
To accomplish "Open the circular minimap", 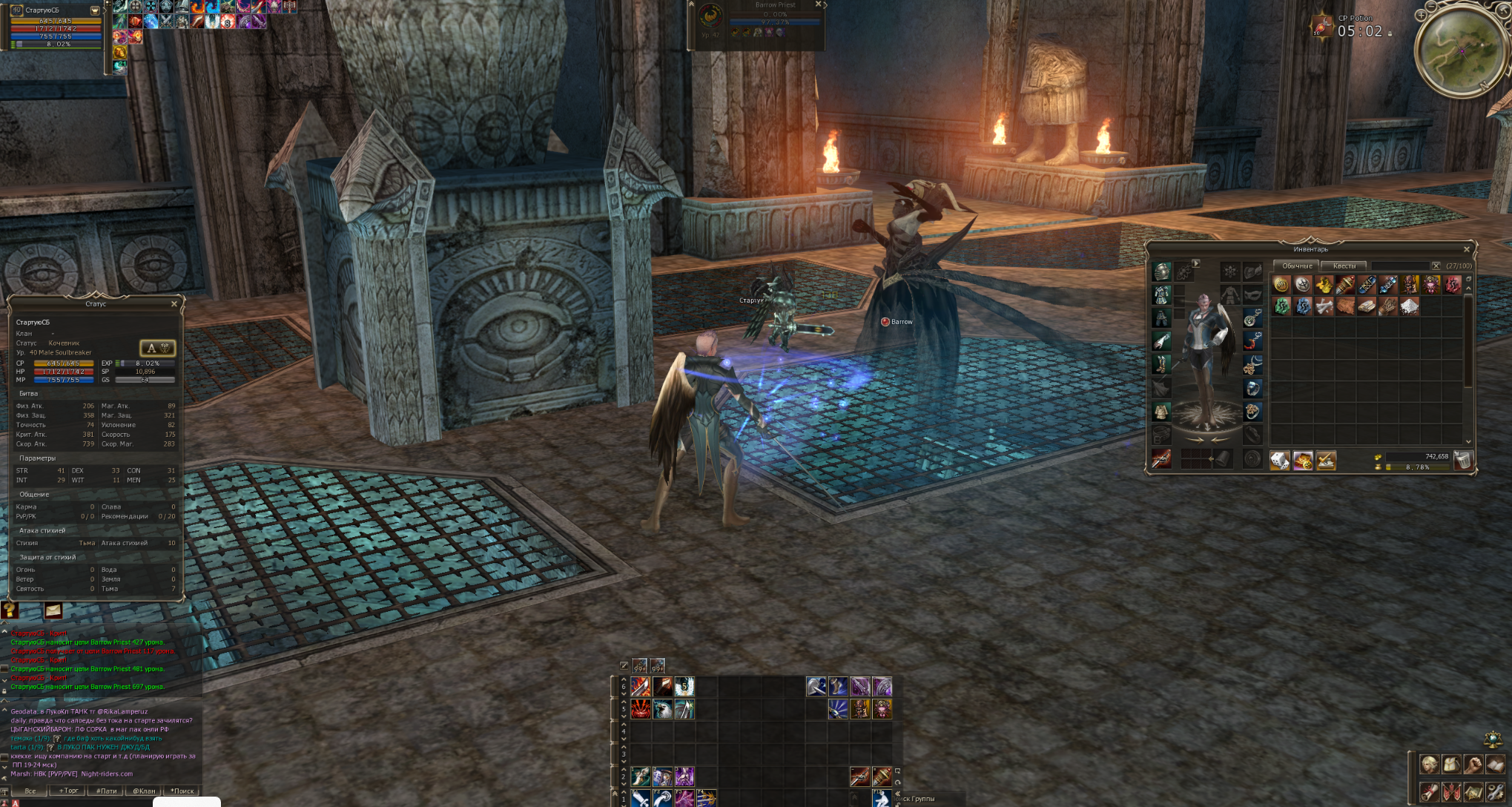I will click(x=1460, y=52).
